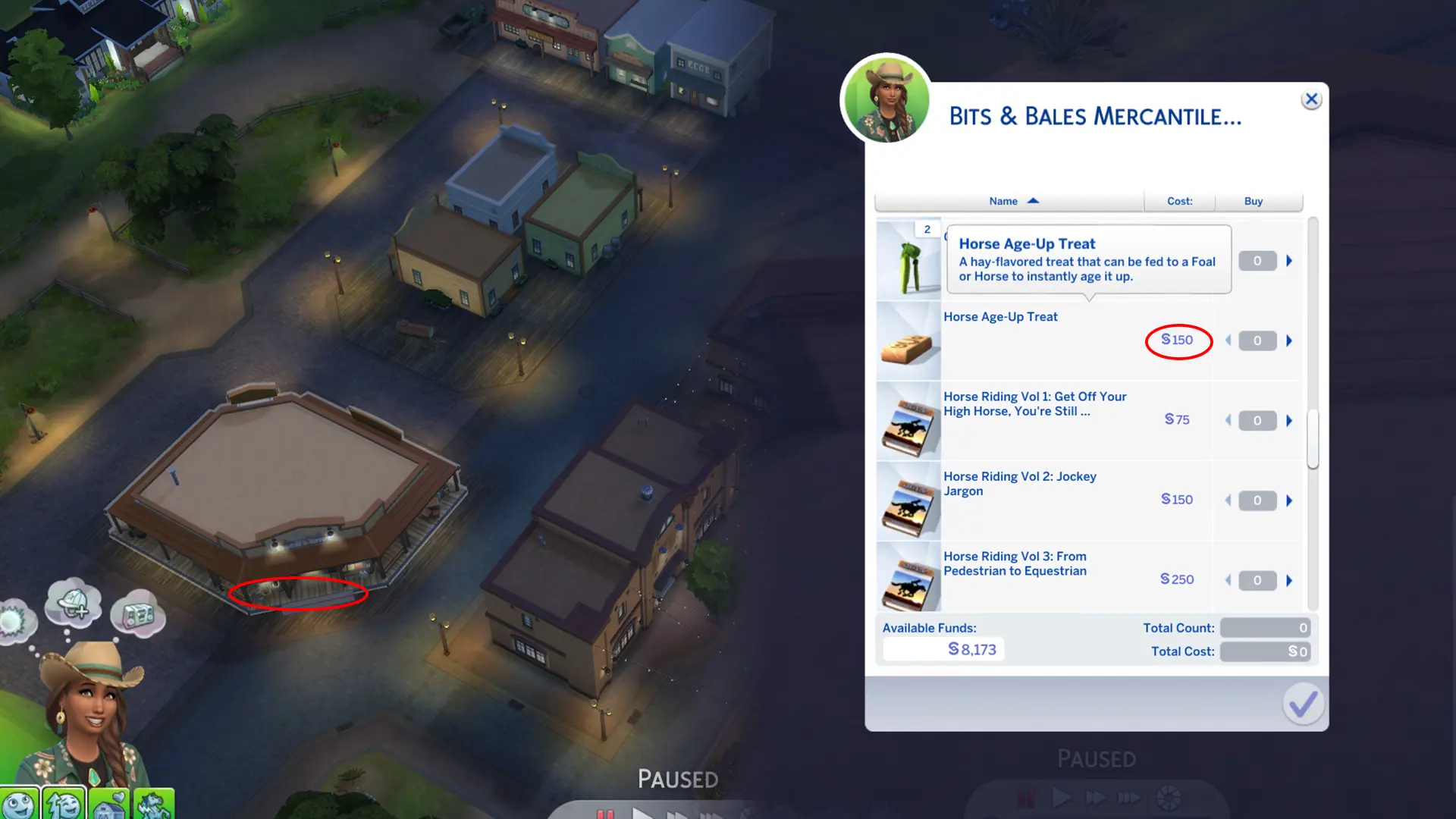Sort the store list by Cost
The image size is (1456, 819).
pyautogui.click(x=1178, y=201)
